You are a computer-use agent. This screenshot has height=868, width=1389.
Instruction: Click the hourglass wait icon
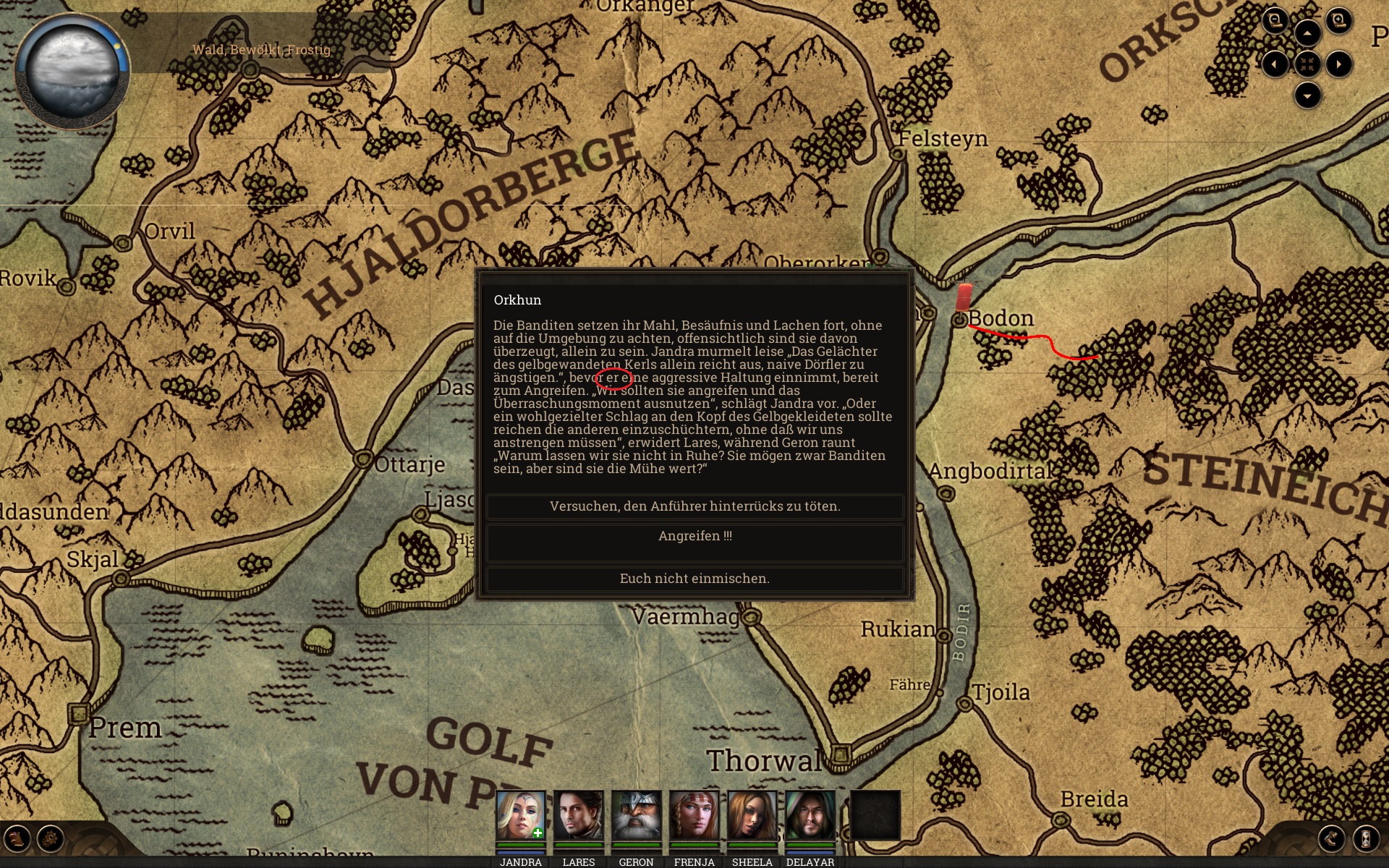(x=1365, y=839)
